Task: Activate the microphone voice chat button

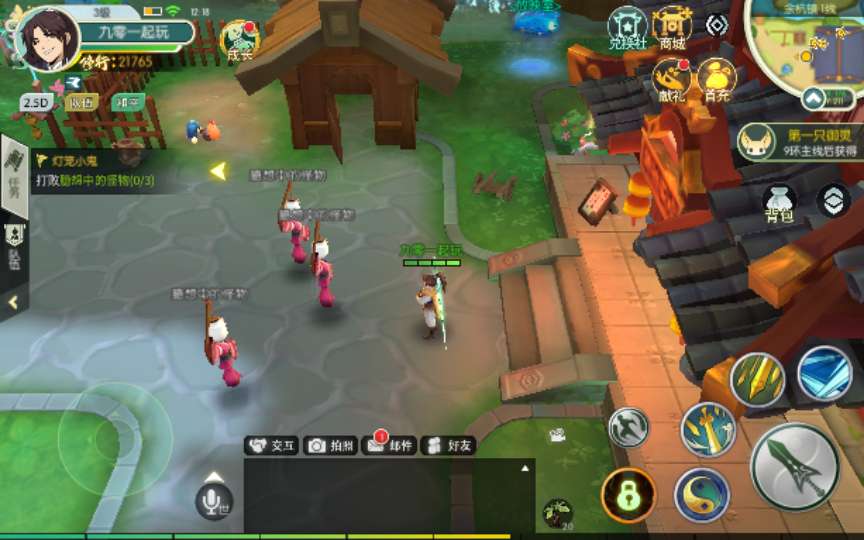Action: (x=213, y=500)
